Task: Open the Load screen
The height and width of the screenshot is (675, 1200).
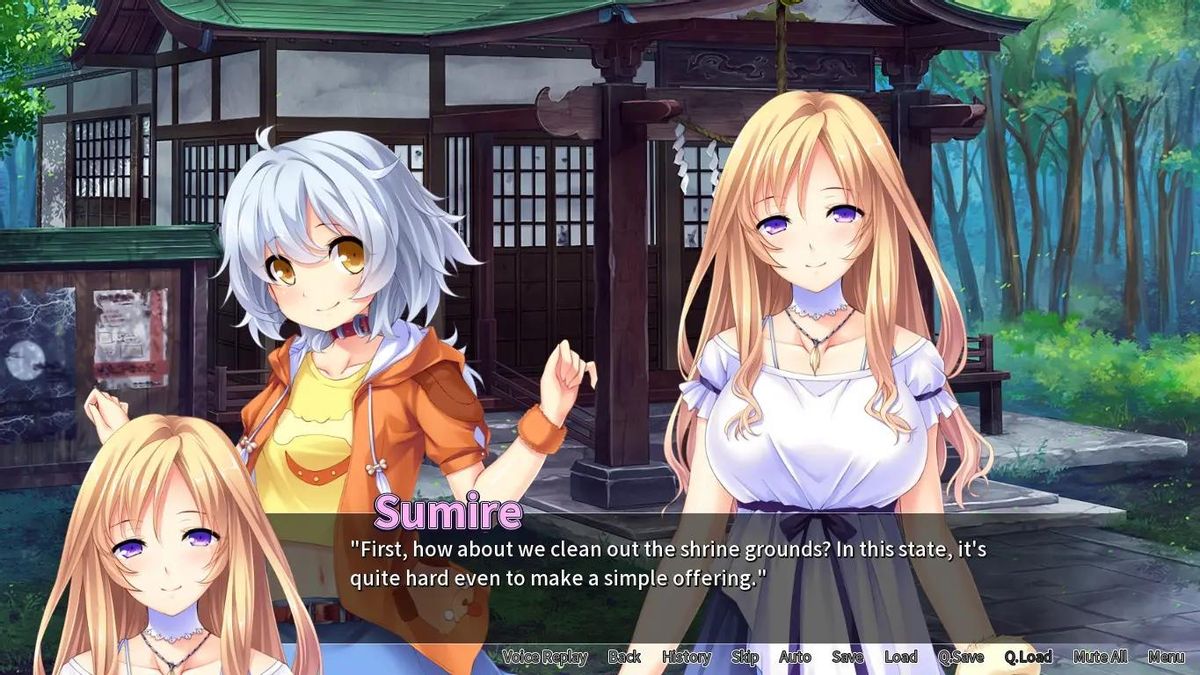Action: 900,657
